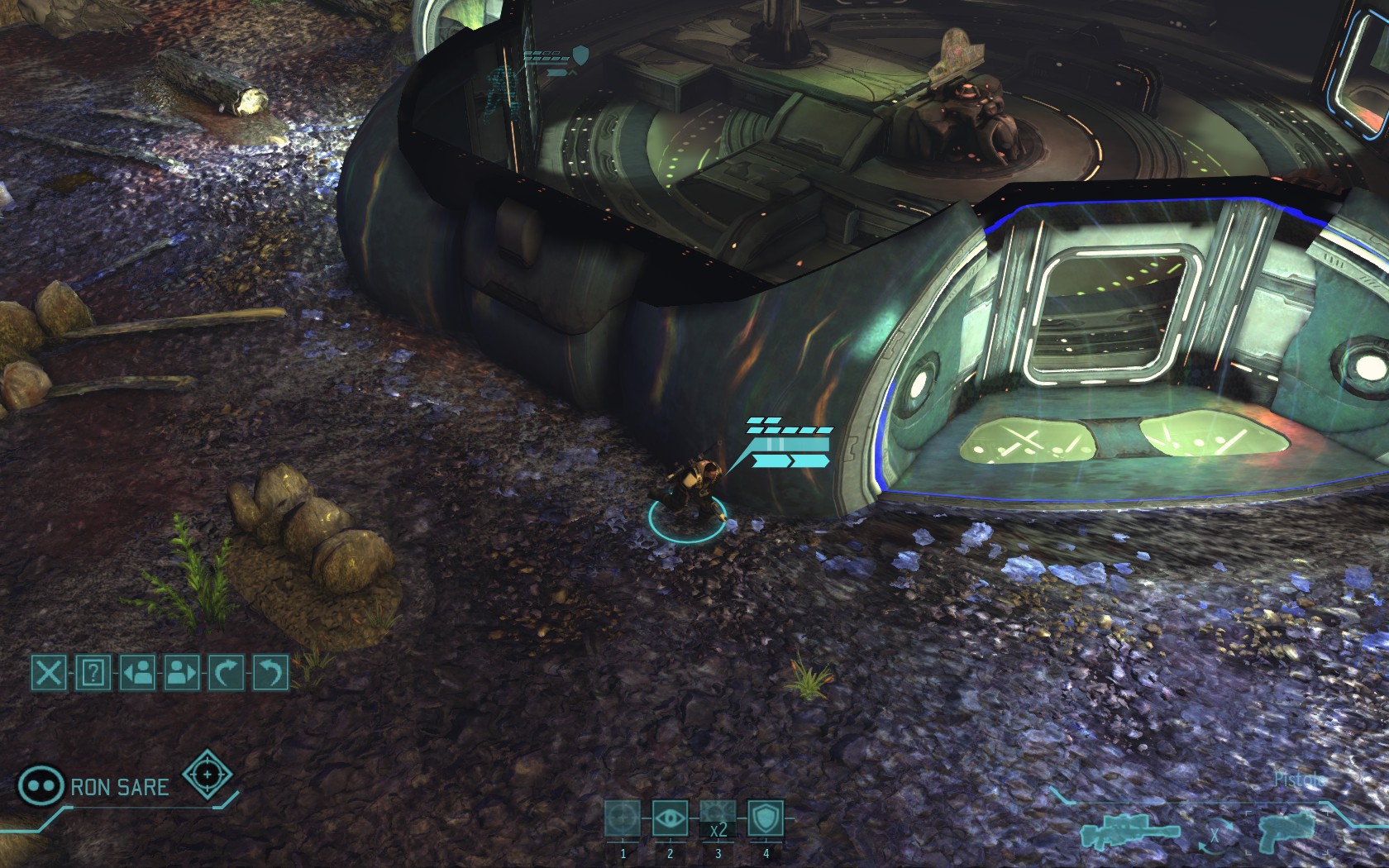Rotate the camera with the clockwise arrow
The height and width of the screenshot is (868, 1389).
pyautogui.click(x=227, y=673)
